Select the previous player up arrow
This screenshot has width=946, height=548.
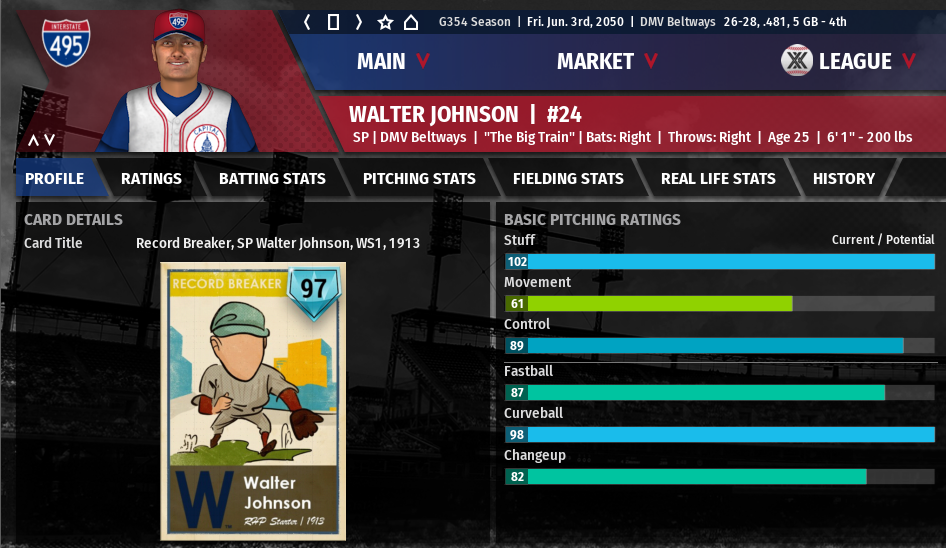coord(33,141)
